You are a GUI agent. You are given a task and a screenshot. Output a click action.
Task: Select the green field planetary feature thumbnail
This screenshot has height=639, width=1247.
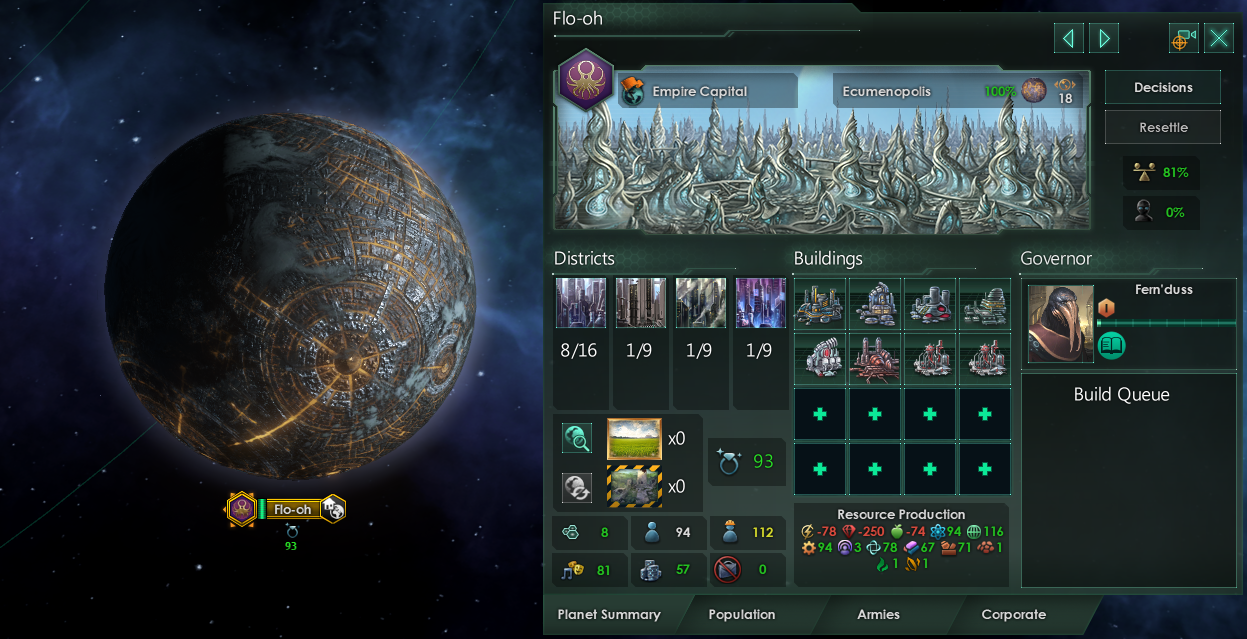coord(634,439)
